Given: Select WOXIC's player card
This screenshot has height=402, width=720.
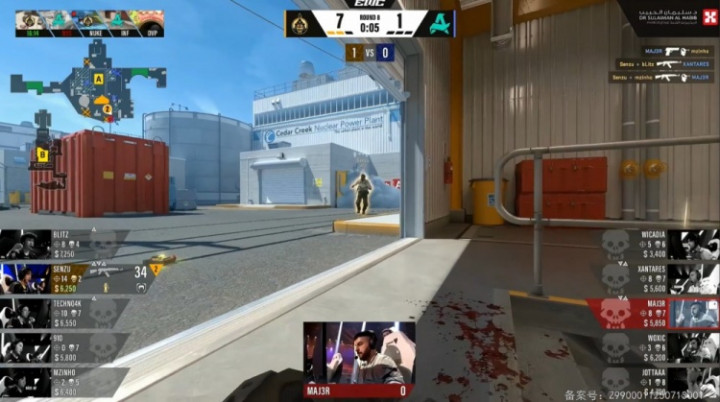Looking at the screenshot, I should point(658,347).
